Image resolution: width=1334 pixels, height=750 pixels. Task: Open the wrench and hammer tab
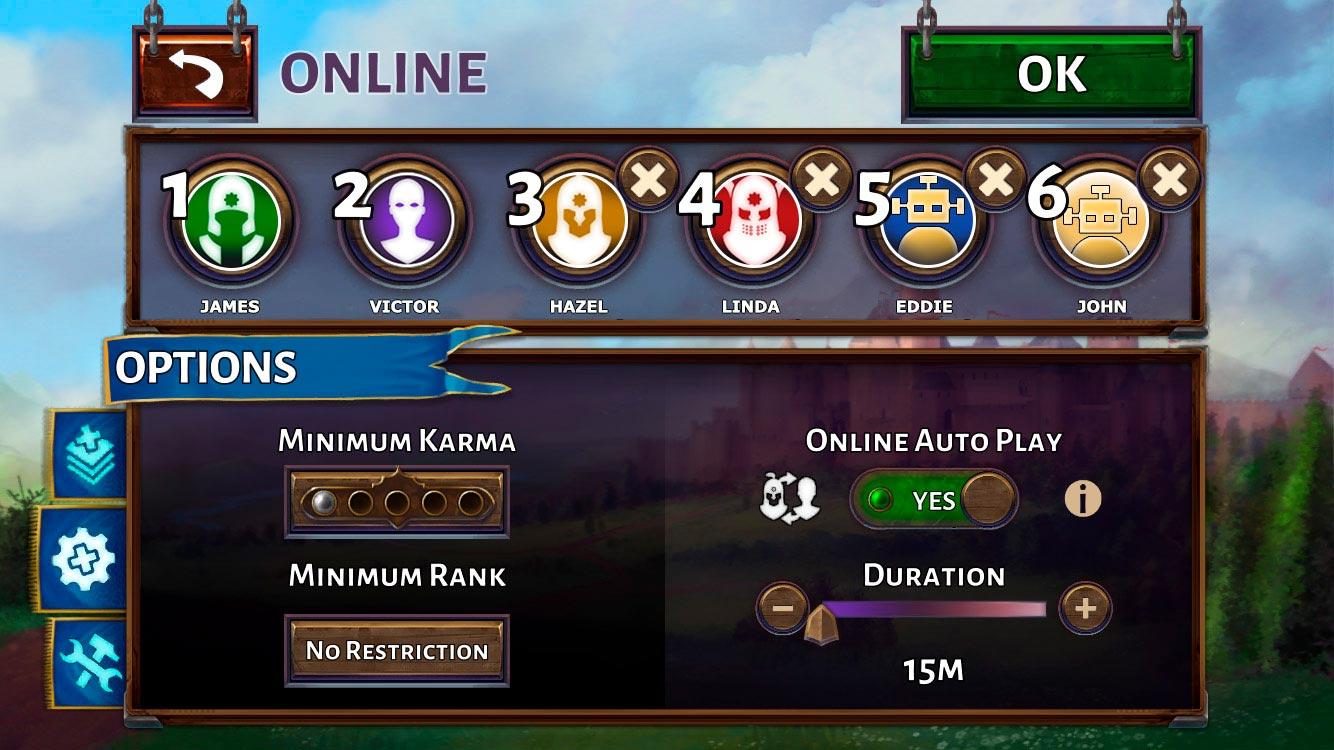click(x=88, y=662)
